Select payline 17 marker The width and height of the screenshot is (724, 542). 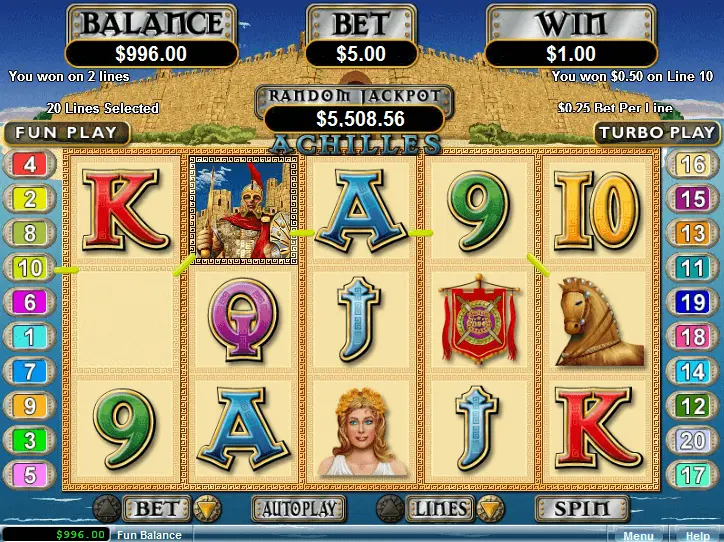tap(692, 475)
